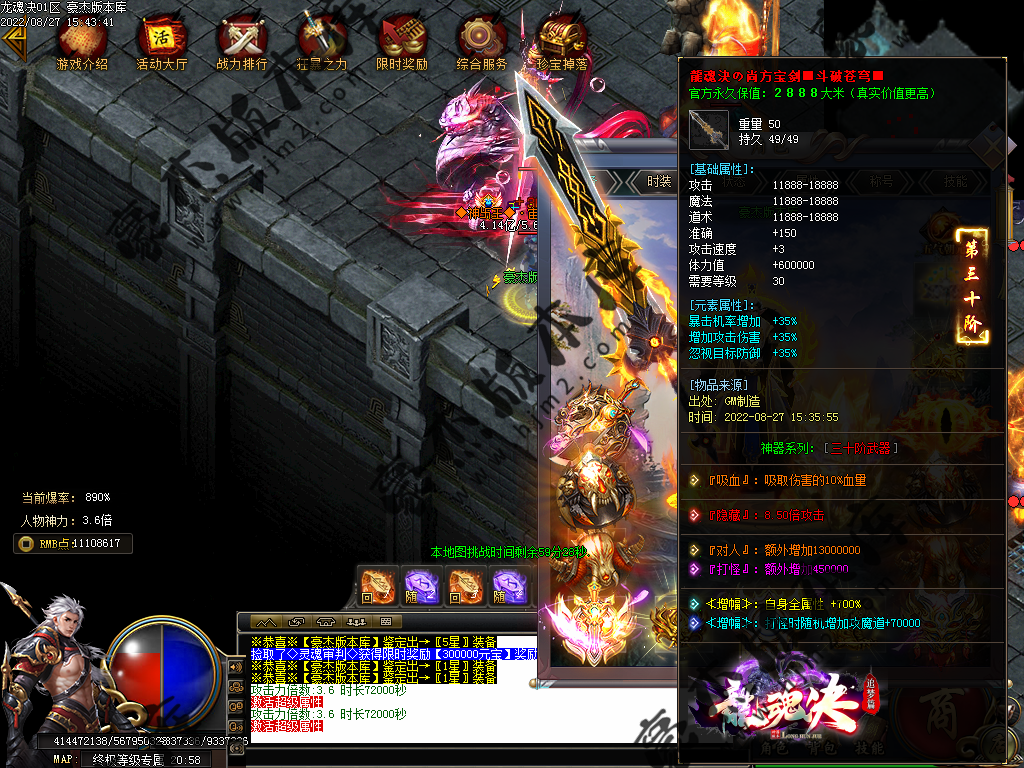
Task: Switch to the 时装 costume tab
Action: click(x=659, y=181)
